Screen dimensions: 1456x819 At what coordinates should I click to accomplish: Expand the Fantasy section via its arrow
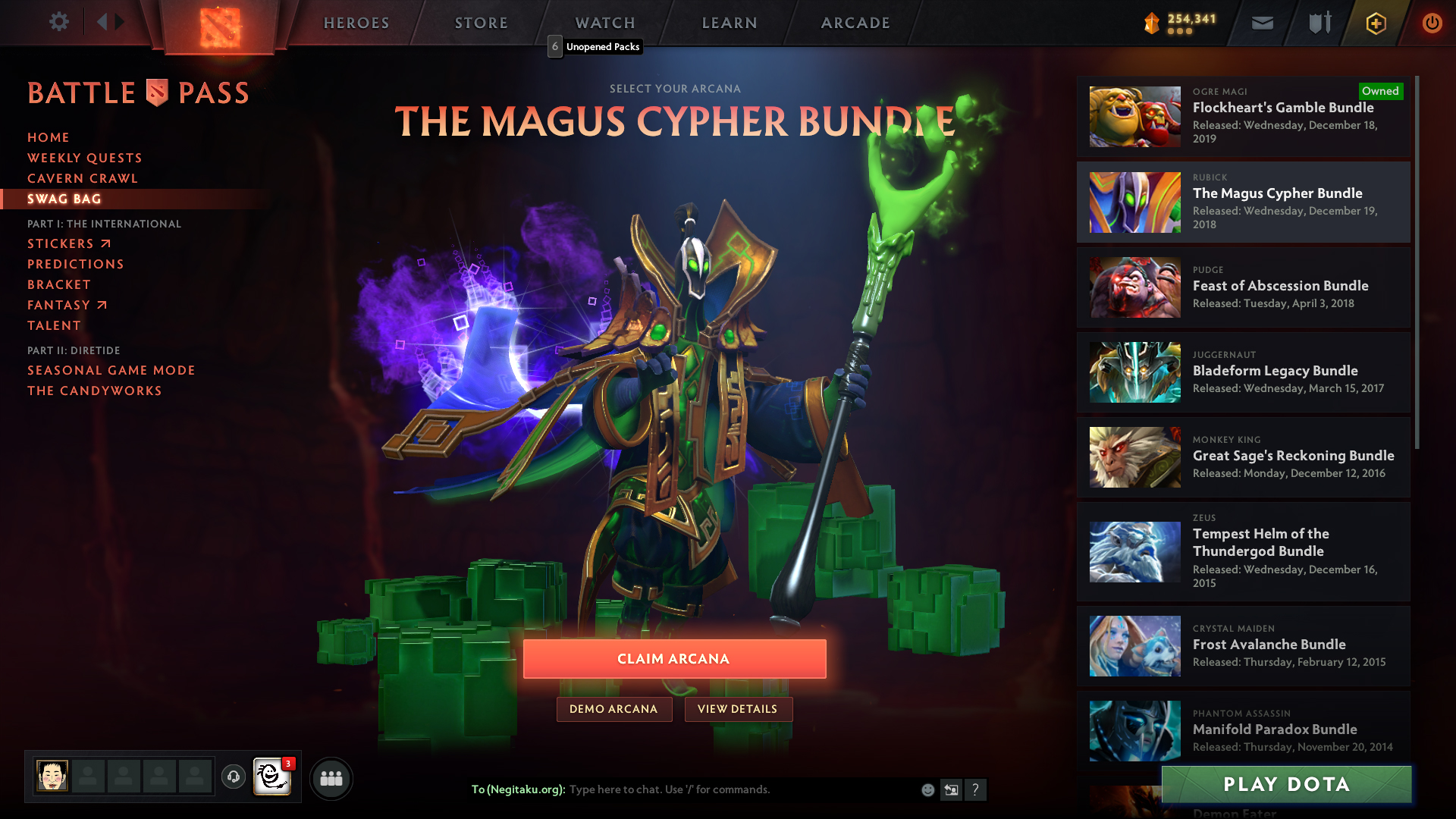coord(102,304)
